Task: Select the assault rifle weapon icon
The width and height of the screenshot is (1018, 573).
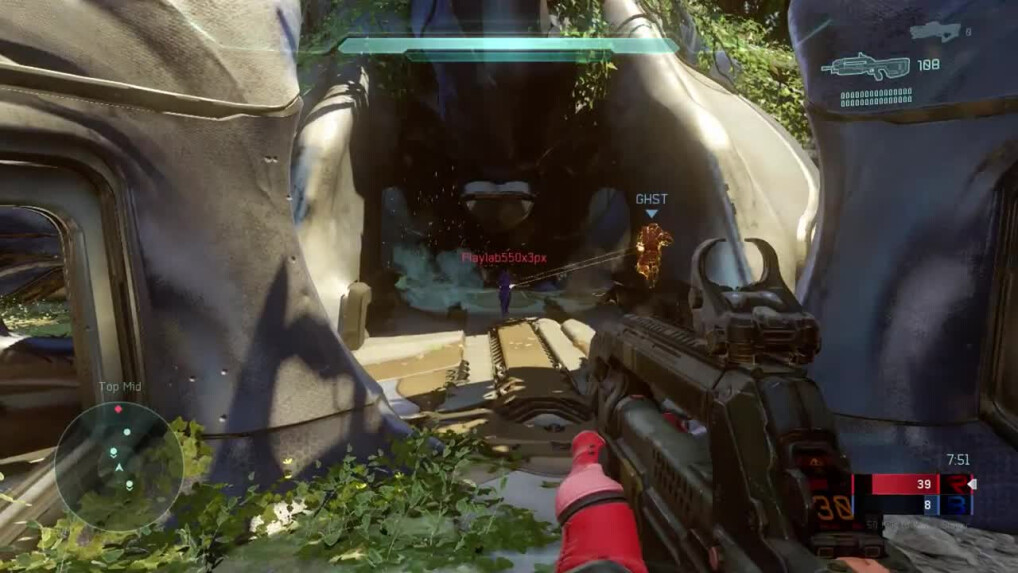Action: (x=865, y=67)
